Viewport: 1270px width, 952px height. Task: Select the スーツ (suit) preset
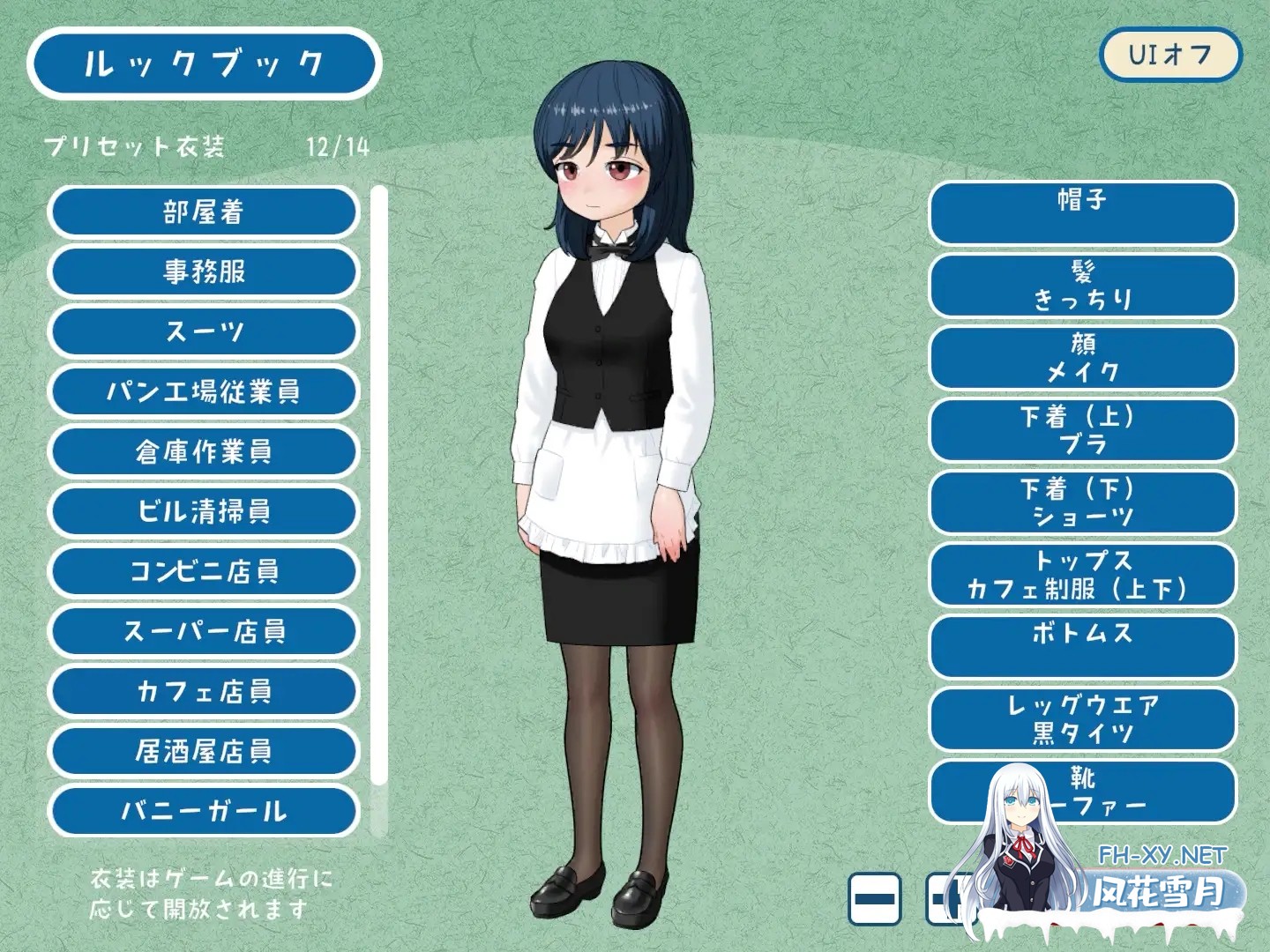click(x=204, y=331)
